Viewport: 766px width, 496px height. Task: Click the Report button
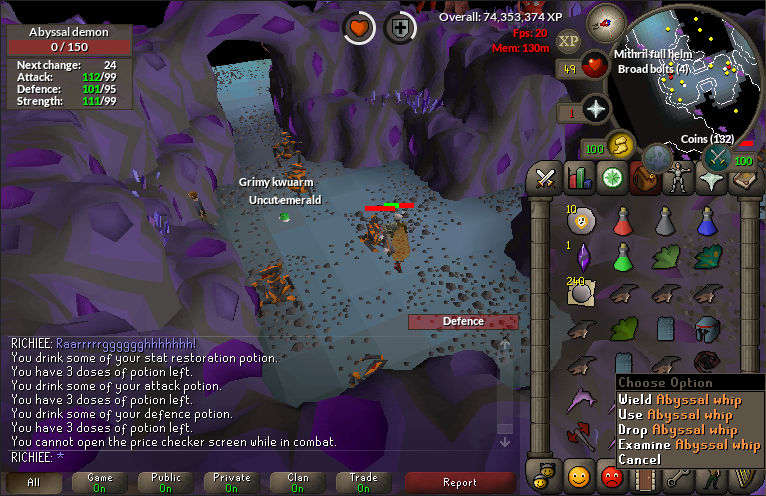pos(459,482)
